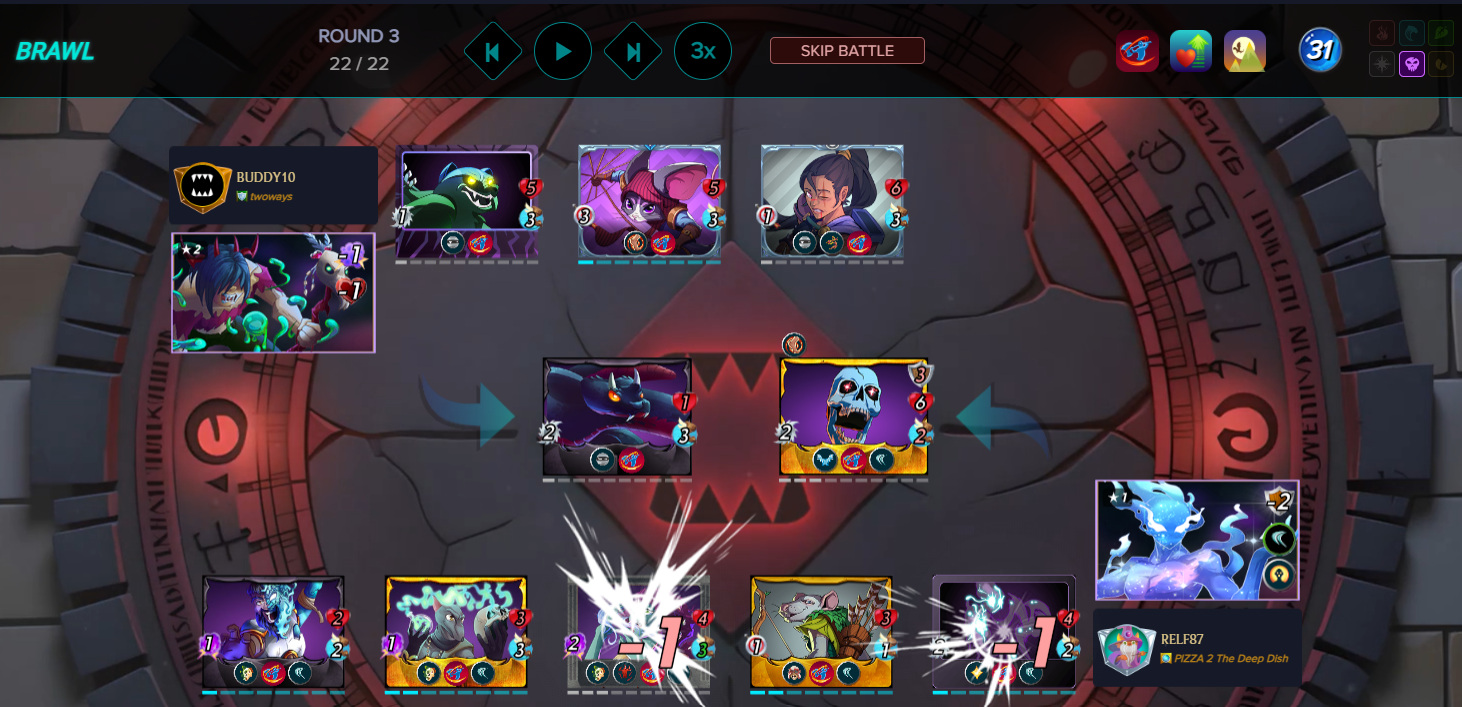View the yellow hooded figure ruleset icon
Screen dimensions: 1462x707
1245,51
